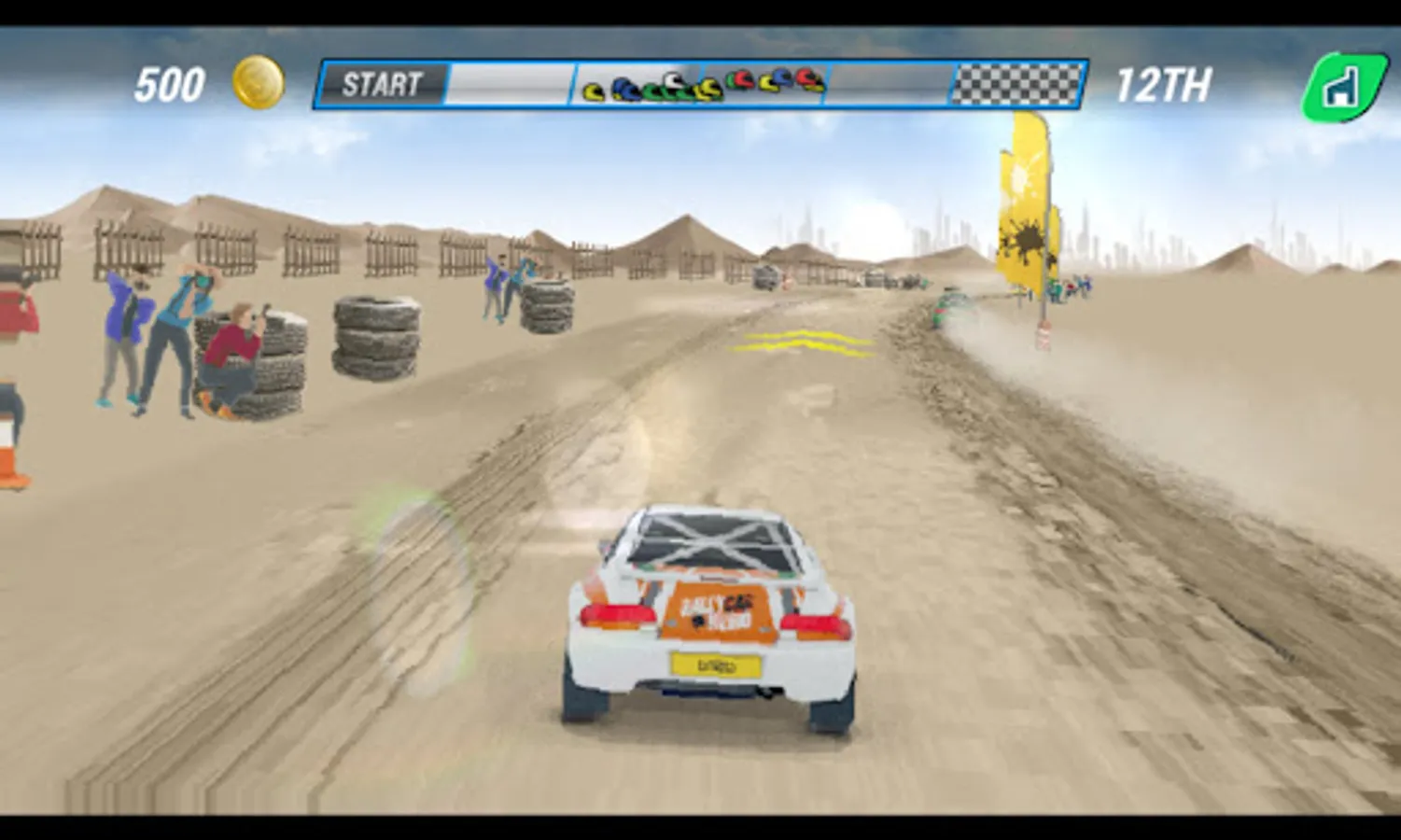Click the 500 coin counter
The image size is (1401, 840).
(169, 82)
